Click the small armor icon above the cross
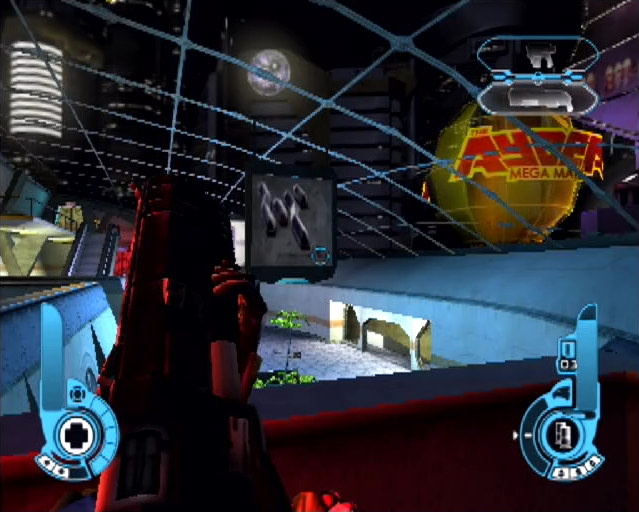This screenshot has width=639, height=512. pos(75,394)
